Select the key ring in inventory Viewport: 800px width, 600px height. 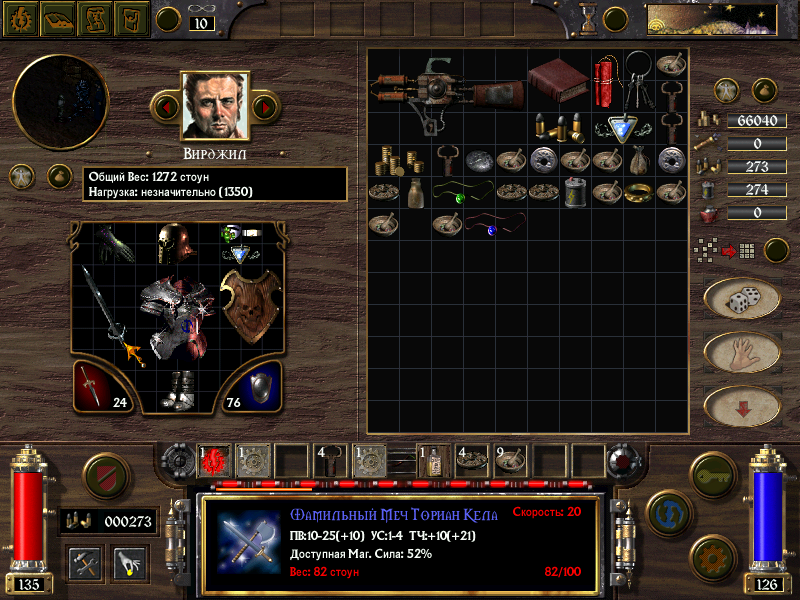click(640, 82)
